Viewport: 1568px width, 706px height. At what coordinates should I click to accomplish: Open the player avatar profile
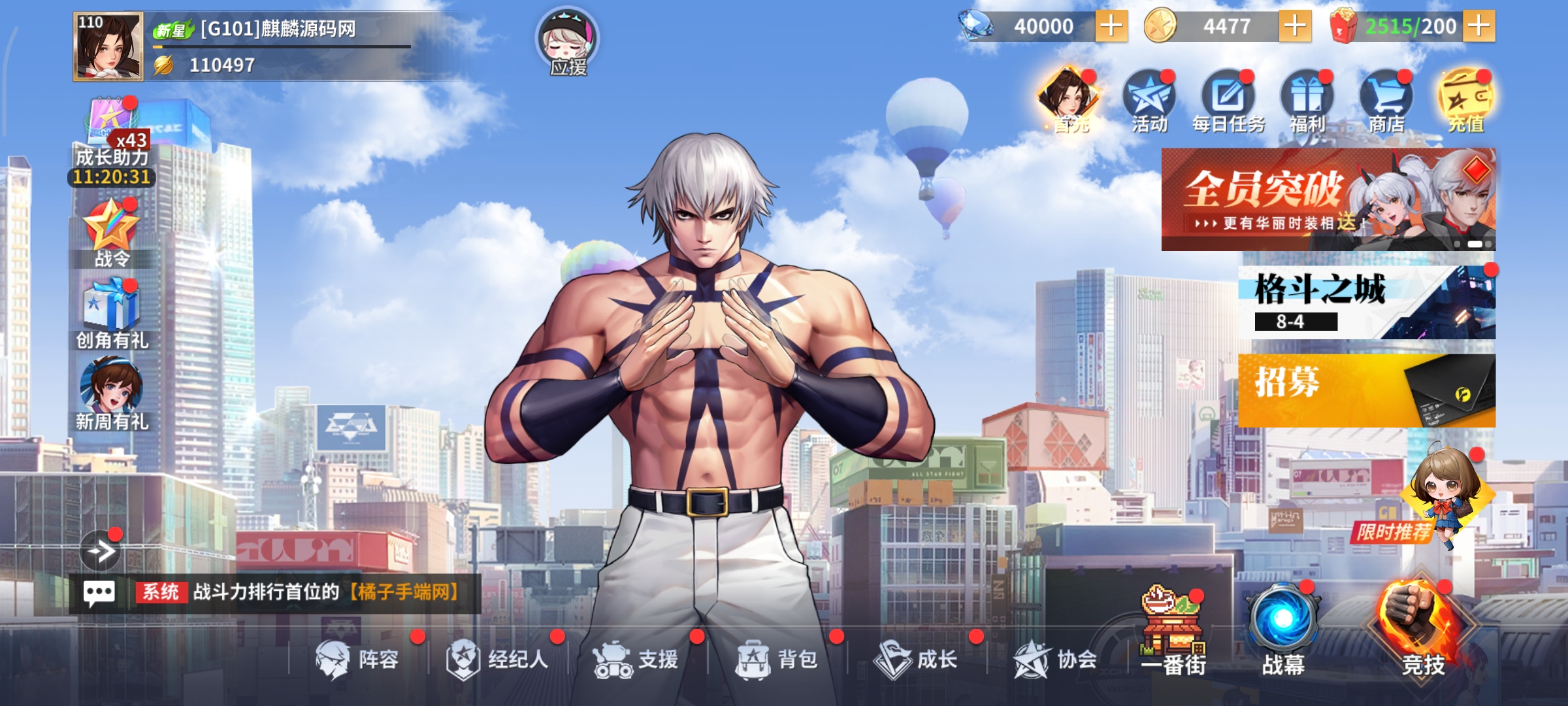(108, 46)
